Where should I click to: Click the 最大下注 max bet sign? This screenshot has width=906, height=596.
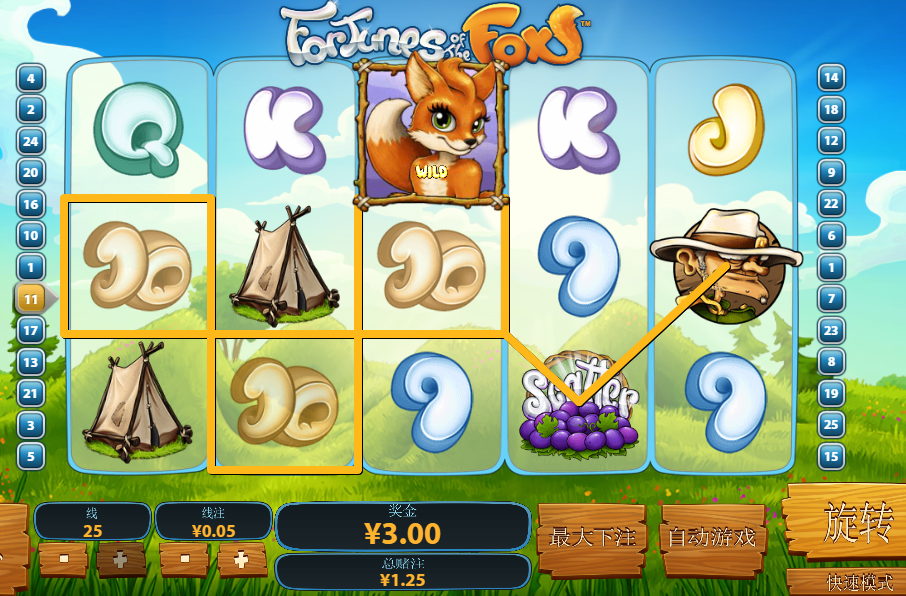[592, 538]
